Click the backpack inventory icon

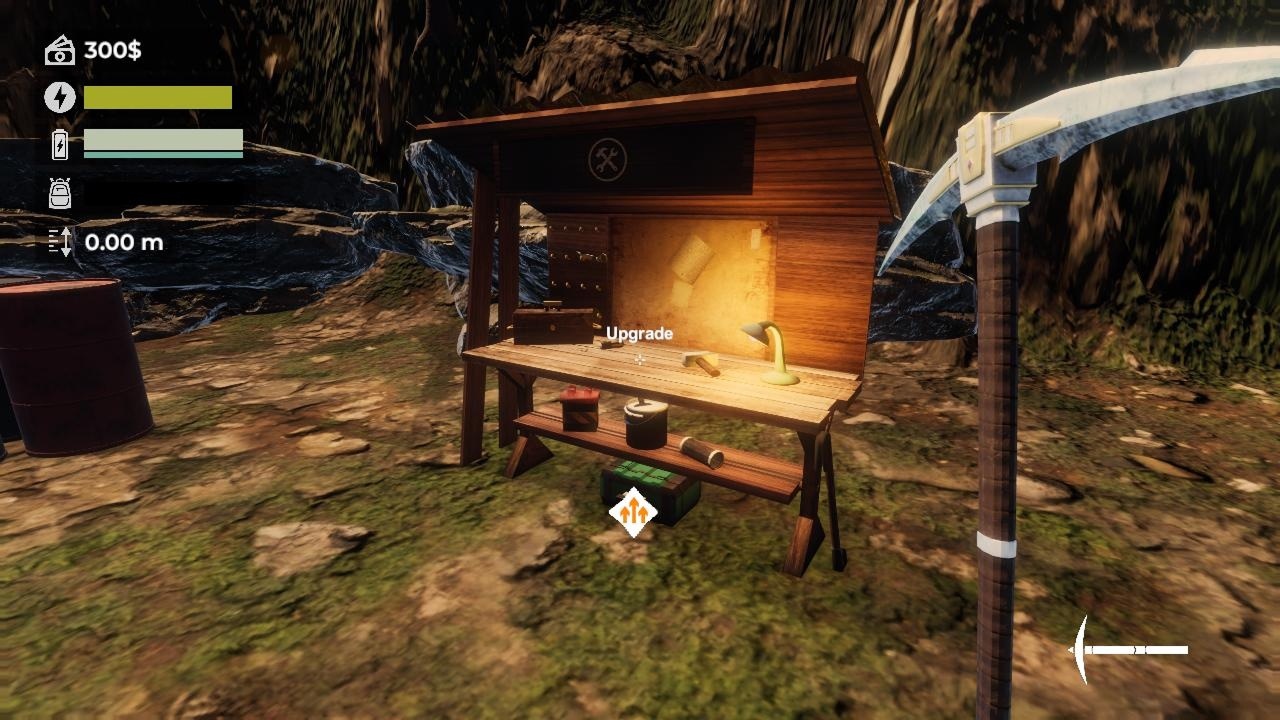coord(59,193)
